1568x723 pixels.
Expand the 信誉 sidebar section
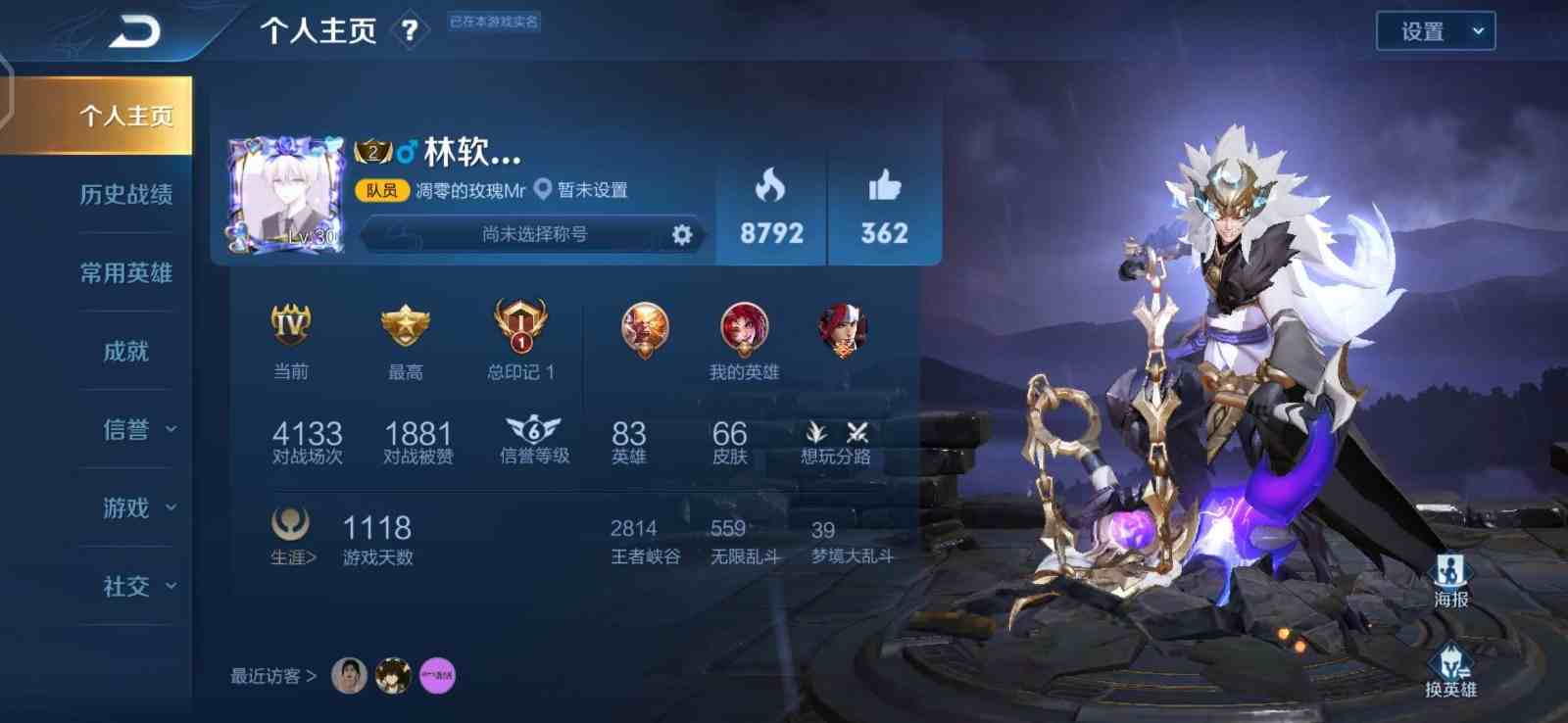tap(125, 429)
